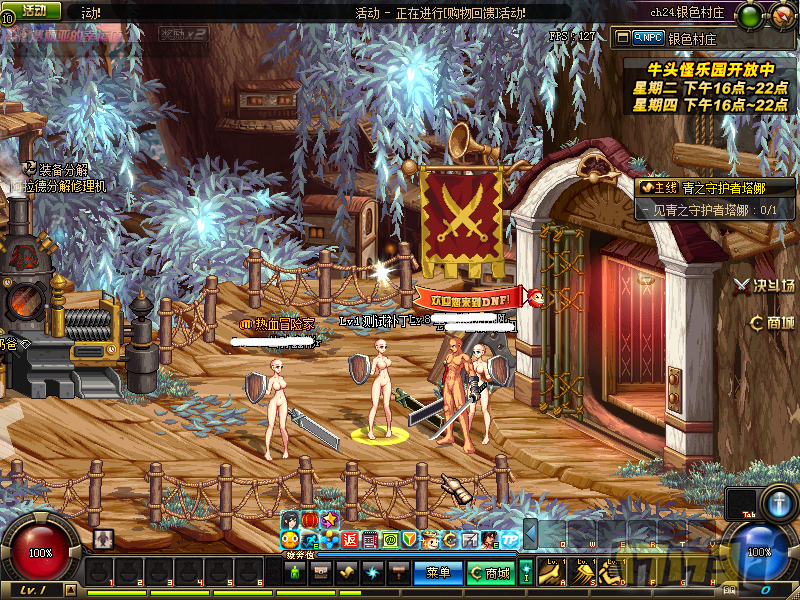Click the blue winged orb icon above mana
The image size is (800, 600).
coord(779,502)
